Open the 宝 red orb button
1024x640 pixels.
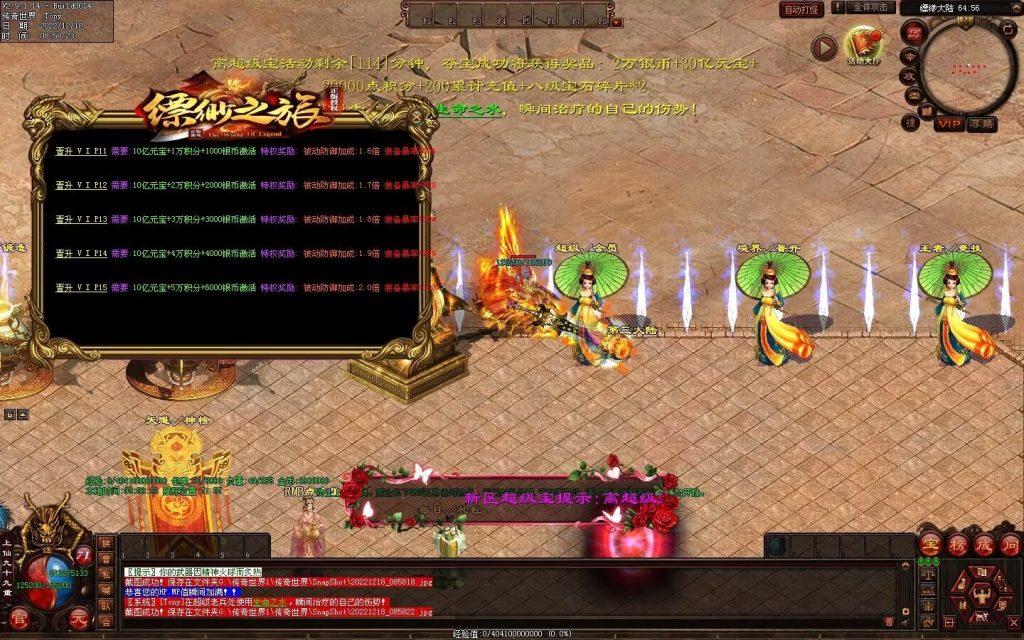click(x=931, y=545)
